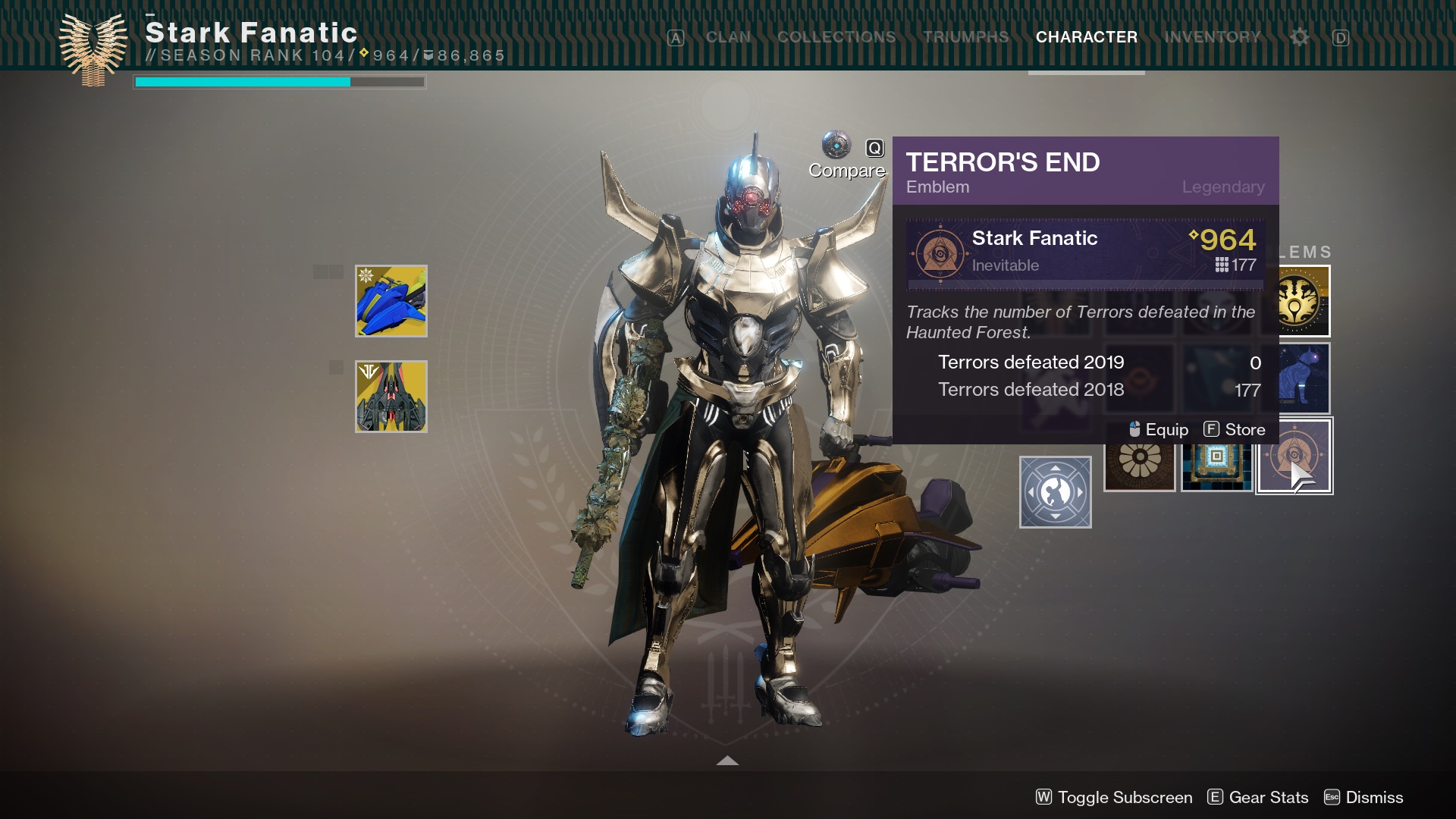Image resolution: width=1456 pixels, height=819 pixels.
Task: Expand the subscreen arrow at bottom center
Action: pos(727,761)
